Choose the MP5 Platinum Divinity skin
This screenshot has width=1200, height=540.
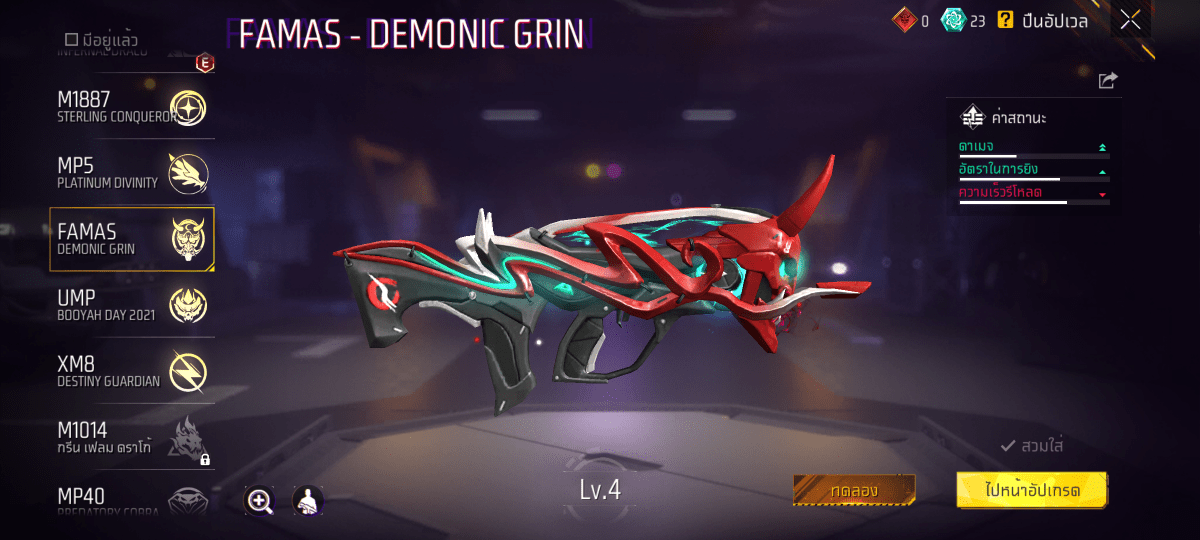(x=131, y=173)
